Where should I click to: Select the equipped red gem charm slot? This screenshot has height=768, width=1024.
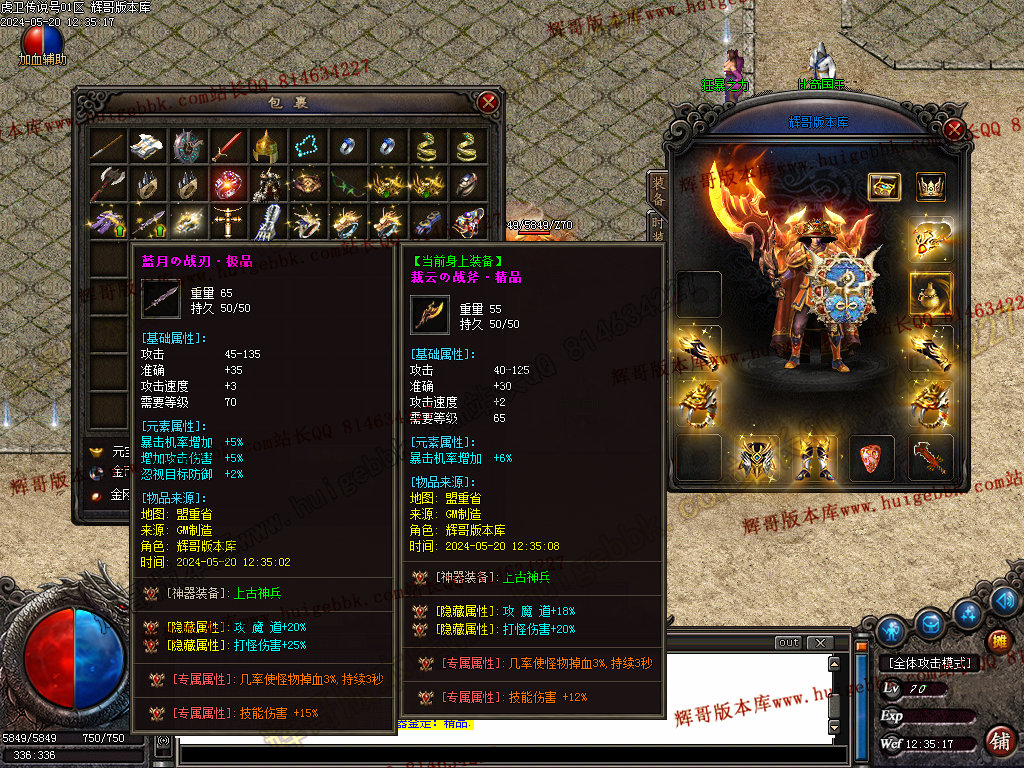[872, 457]
